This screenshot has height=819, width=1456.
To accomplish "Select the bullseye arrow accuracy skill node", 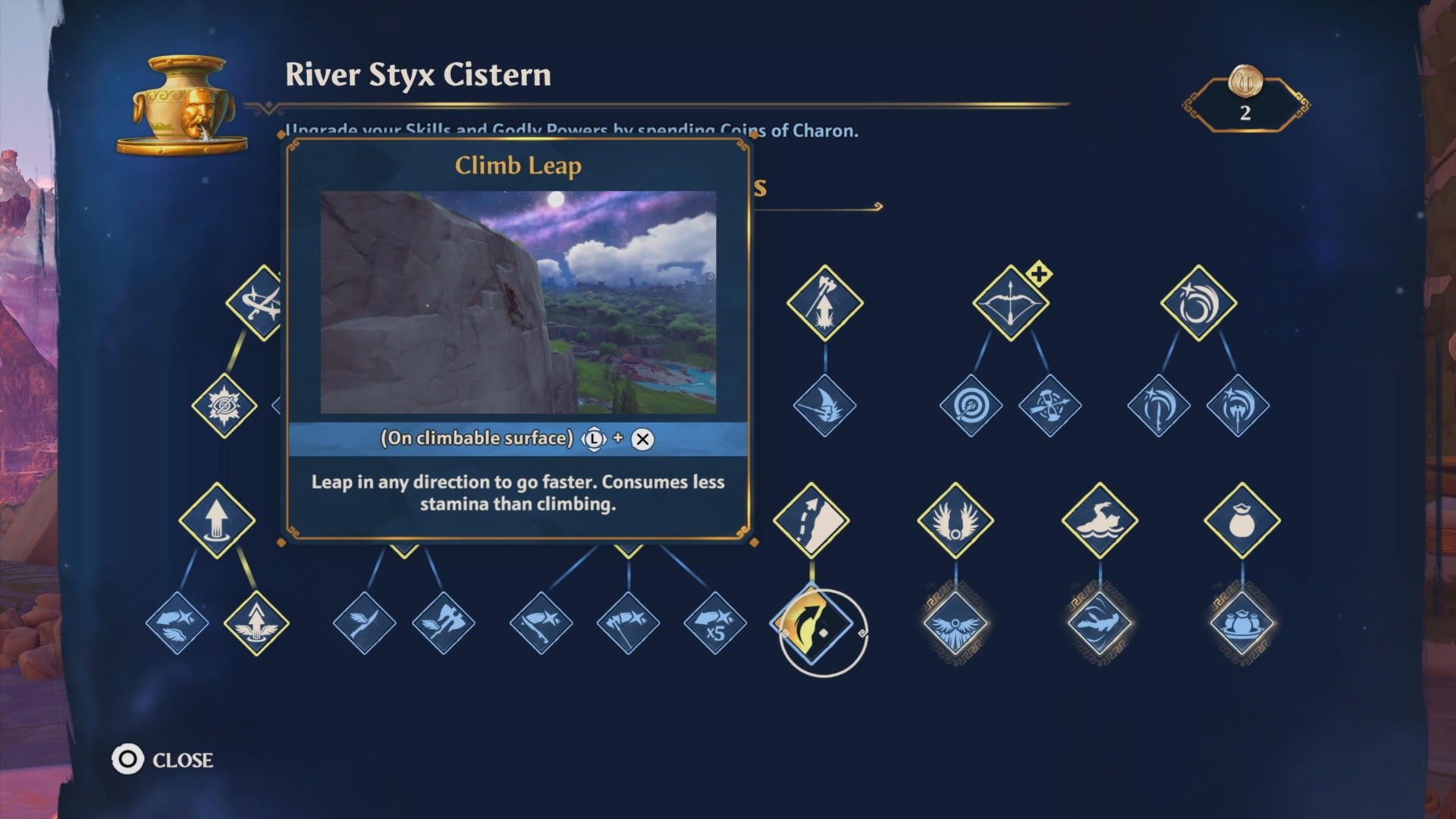I will (x=971, y=404).
